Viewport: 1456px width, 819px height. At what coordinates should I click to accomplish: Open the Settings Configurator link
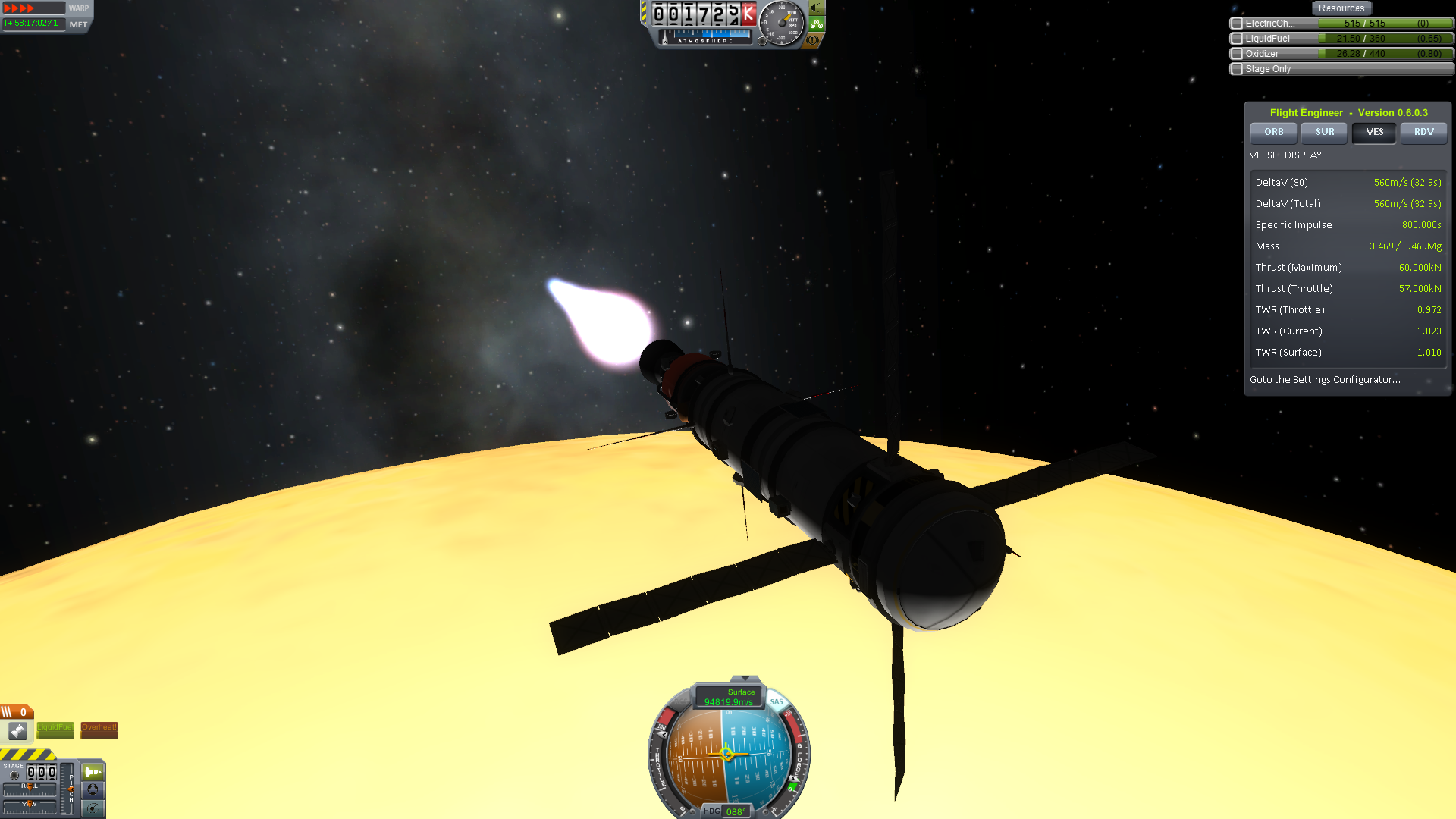pos(1324,379)
